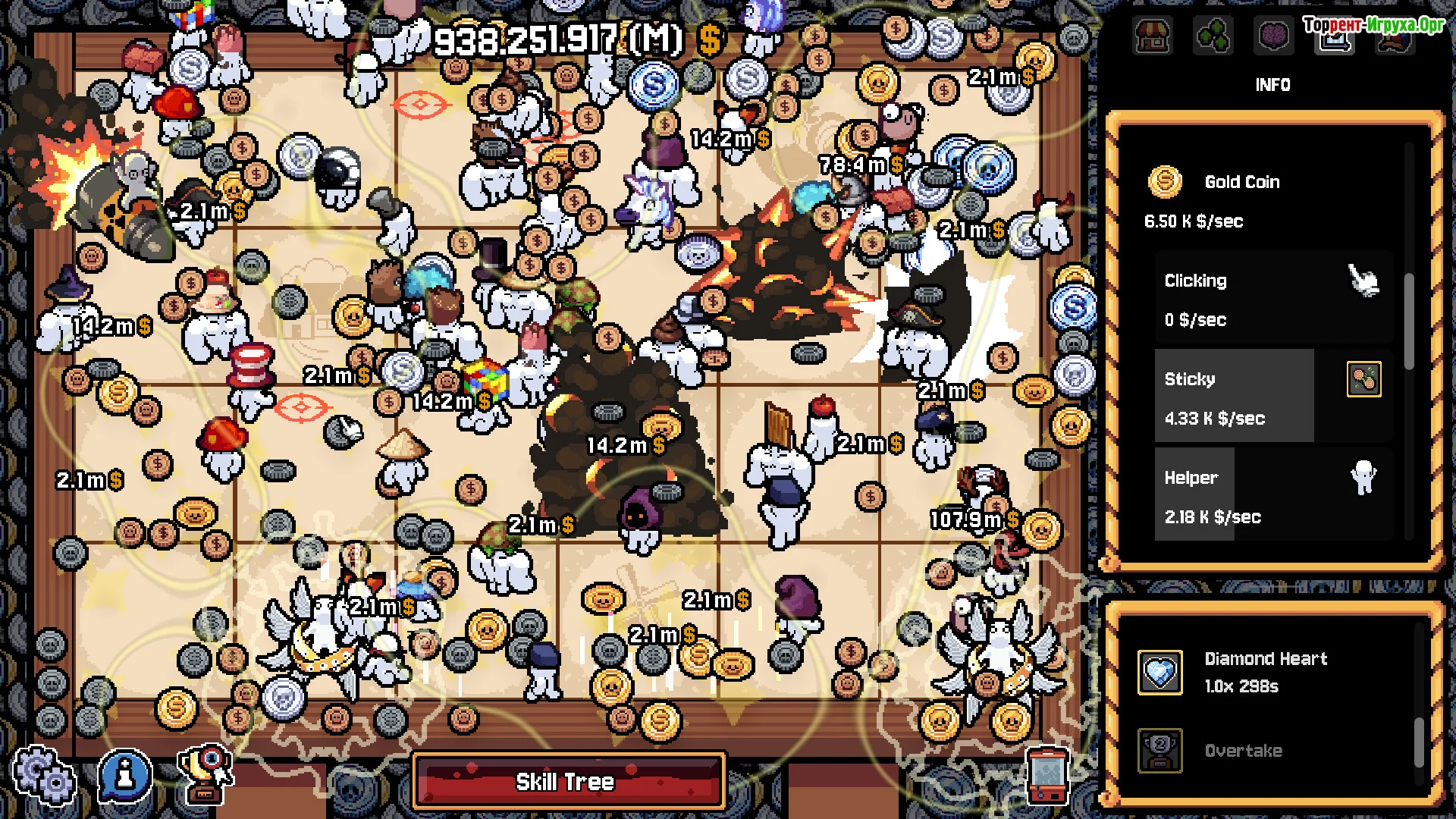Open the Skill Tree
The width and height of the screenshot is (1456, 819).
(568, 781)
